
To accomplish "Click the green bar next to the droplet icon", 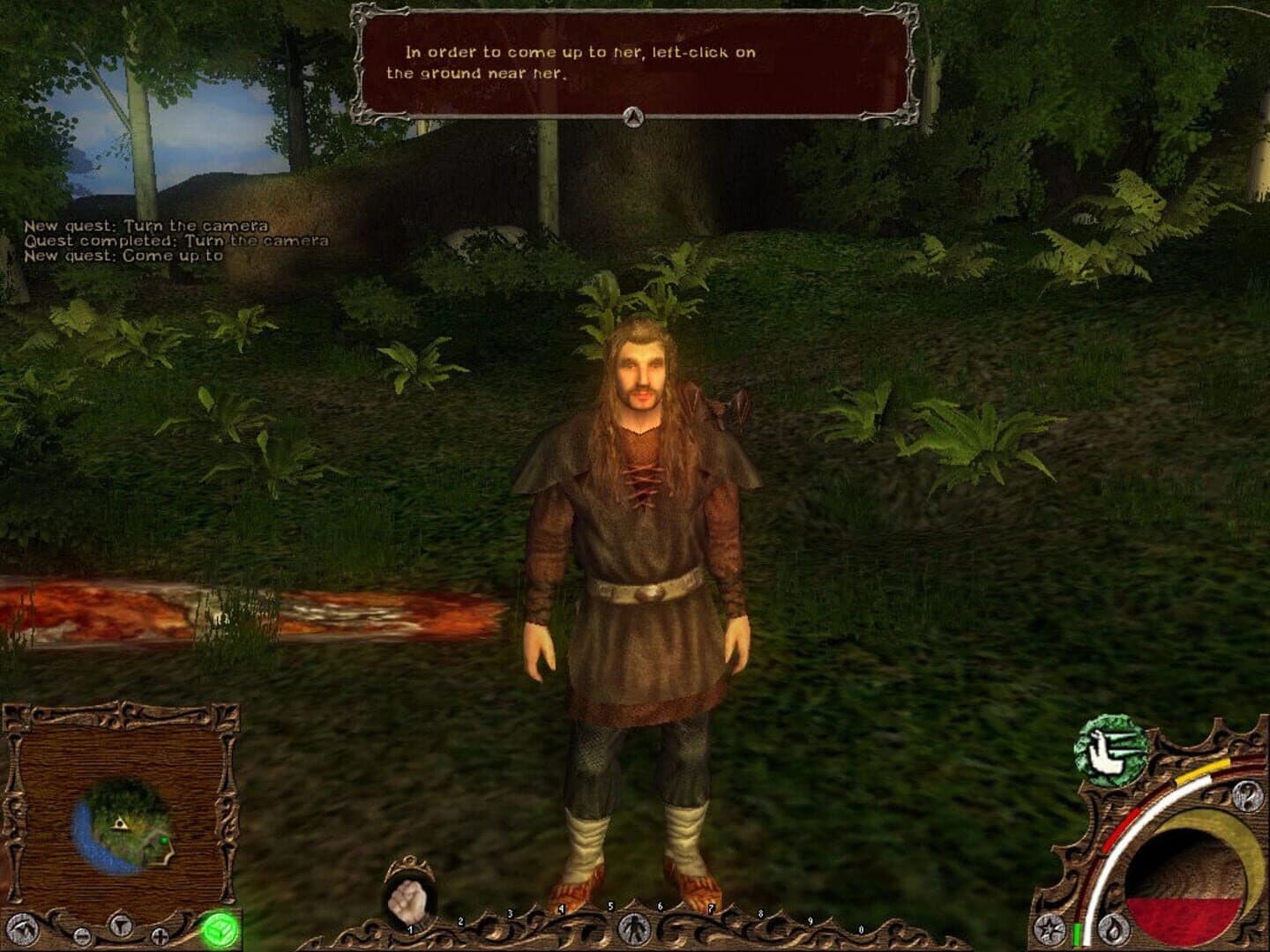I will point(1076,936).
